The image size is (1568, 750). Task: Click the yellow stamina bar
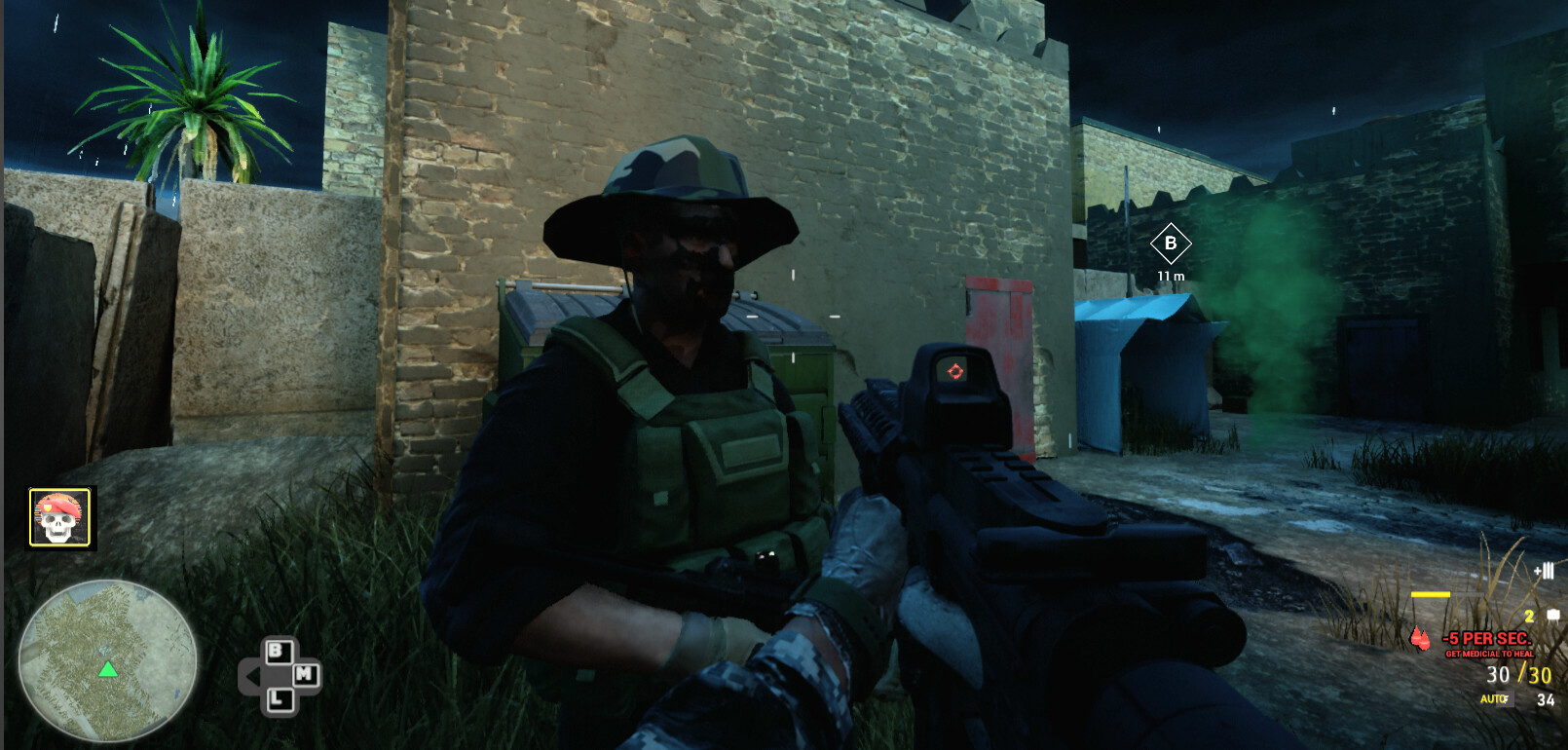[1431, 594]
